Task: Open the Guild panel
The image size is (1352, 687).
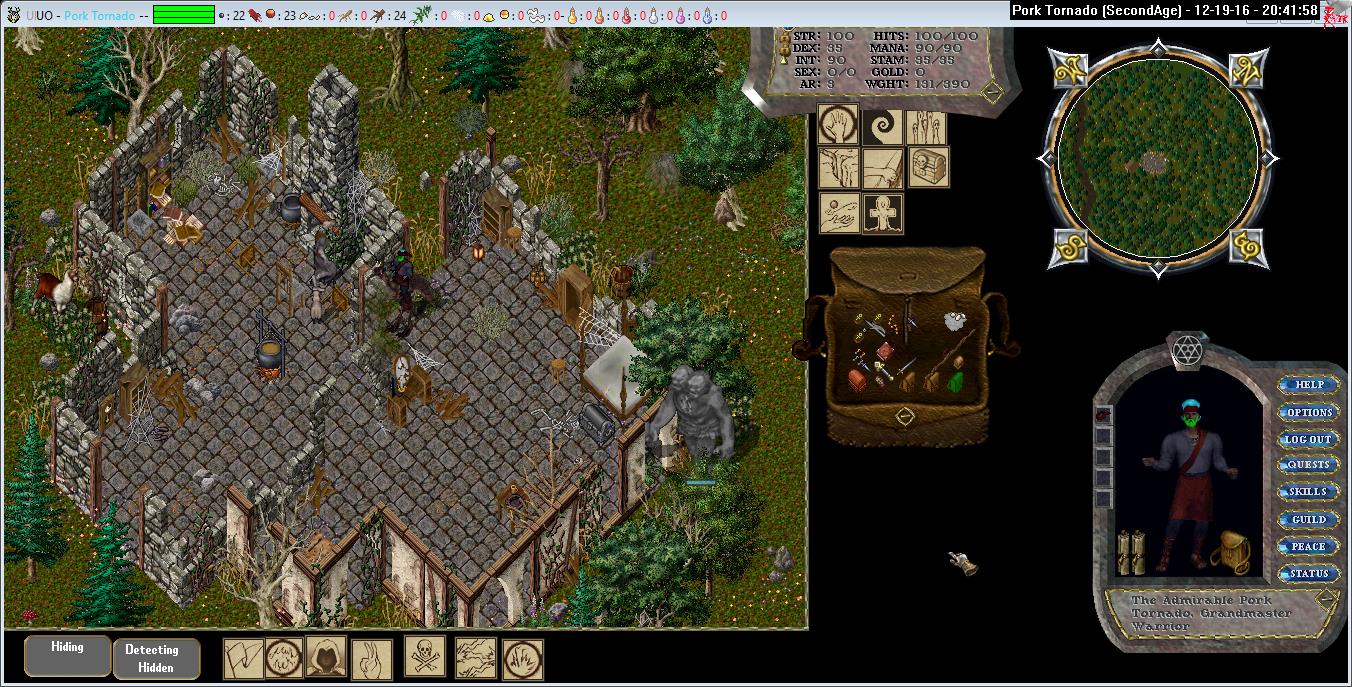Action: coord(1309,519)
